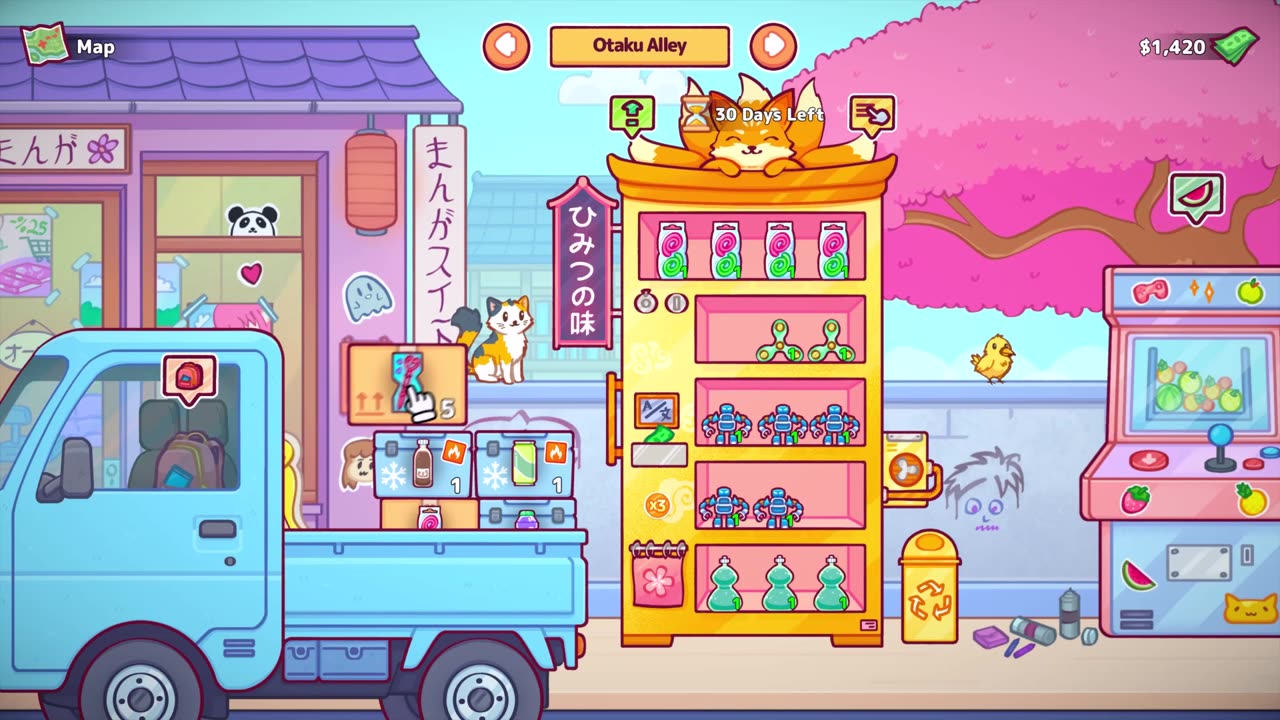Go to the next location arrow
This screenshot has height=720, width=1280.
(x=773, y=46)
